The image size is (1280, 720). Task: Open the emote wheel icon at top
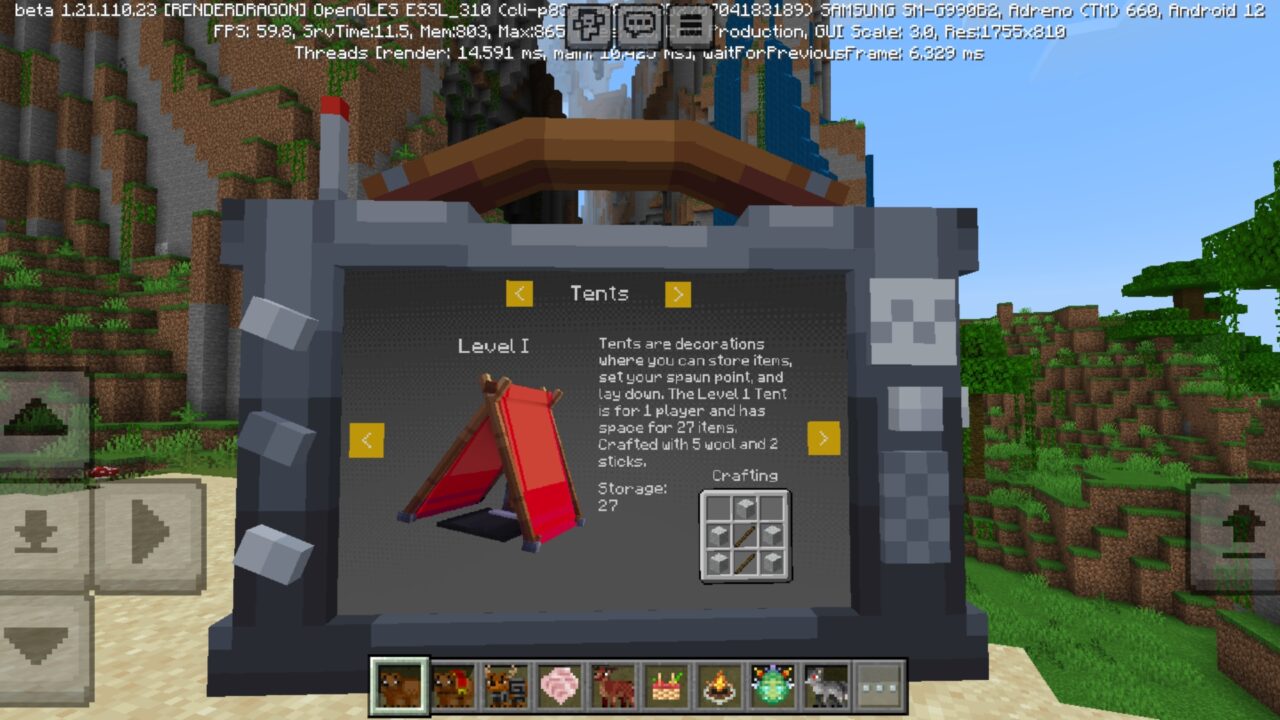pyautogui.click(x=588, y=24)
